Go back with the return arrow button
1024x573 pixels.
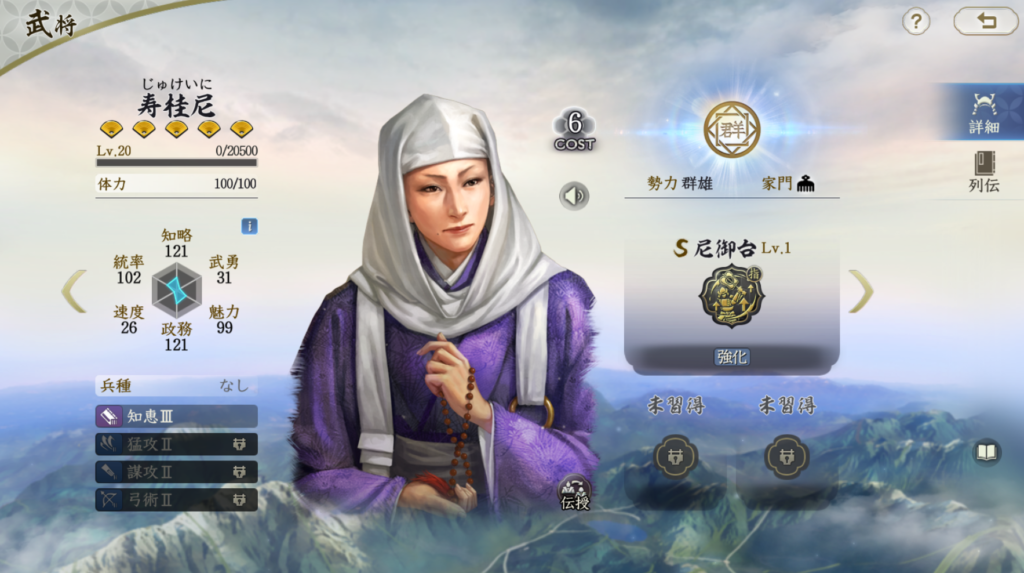click(x=985, y=21)
